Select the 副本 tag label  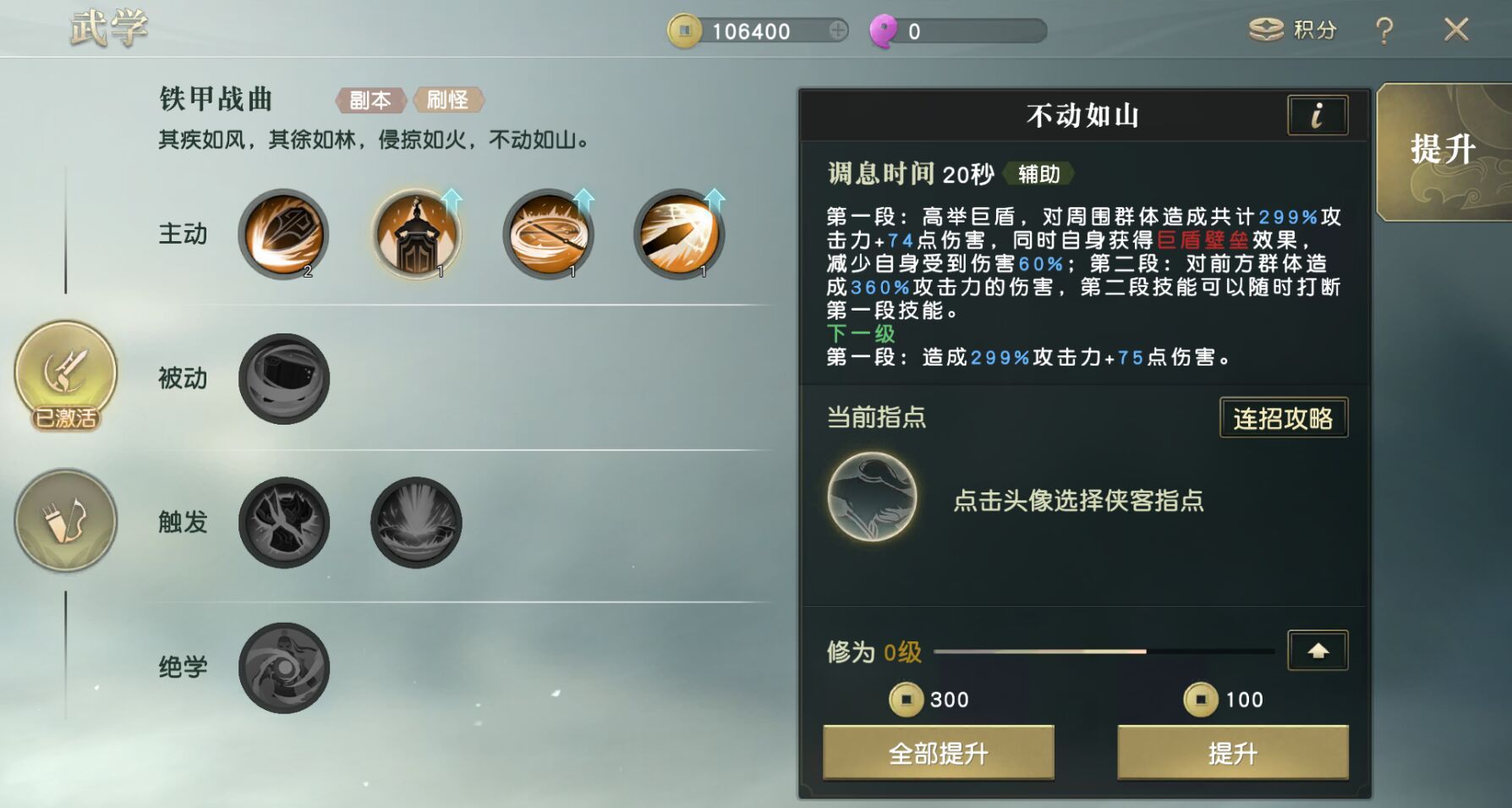pos(370,100)
